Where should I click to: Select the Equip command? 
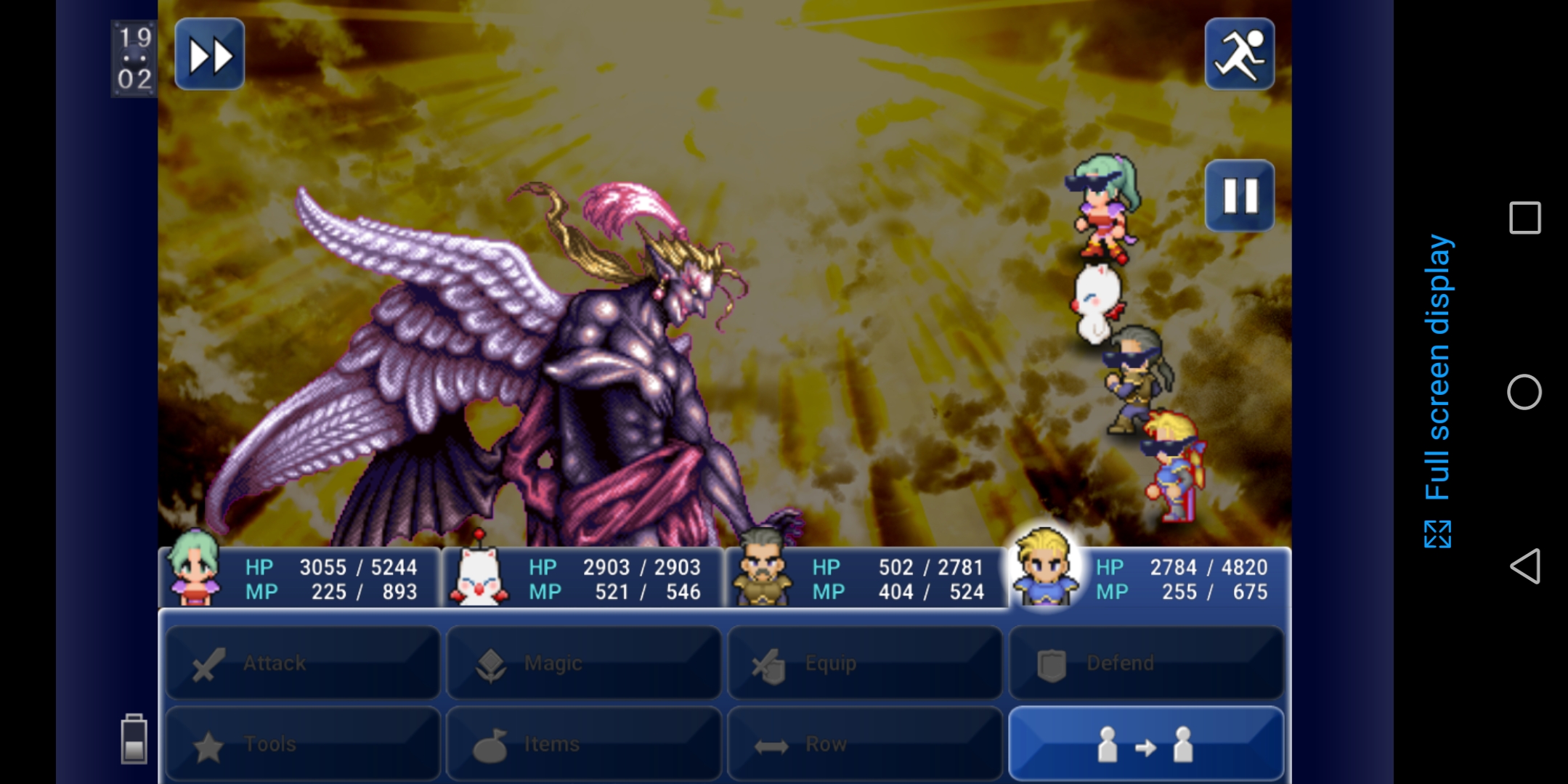(x=864, y=663)
